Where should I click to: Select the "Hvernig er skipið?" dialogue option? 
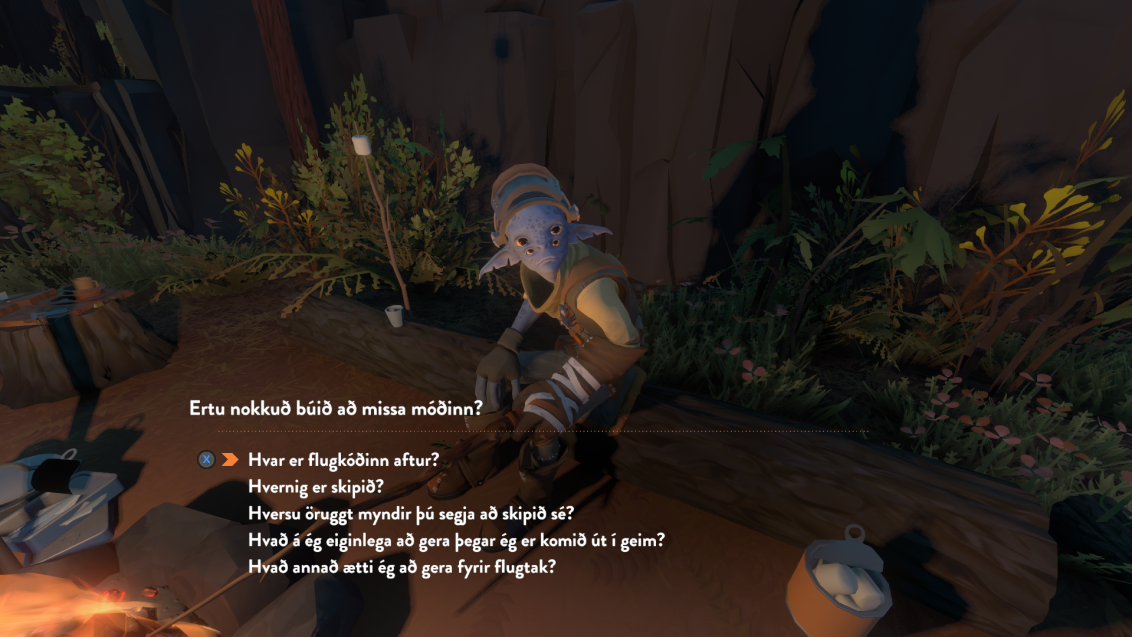click(x=315, y=487)
